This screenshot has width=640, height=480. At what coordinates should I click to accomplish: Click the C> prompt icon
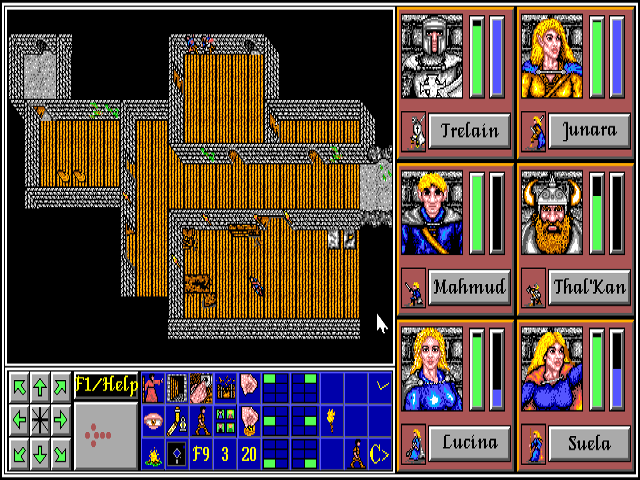coord(380,455)
